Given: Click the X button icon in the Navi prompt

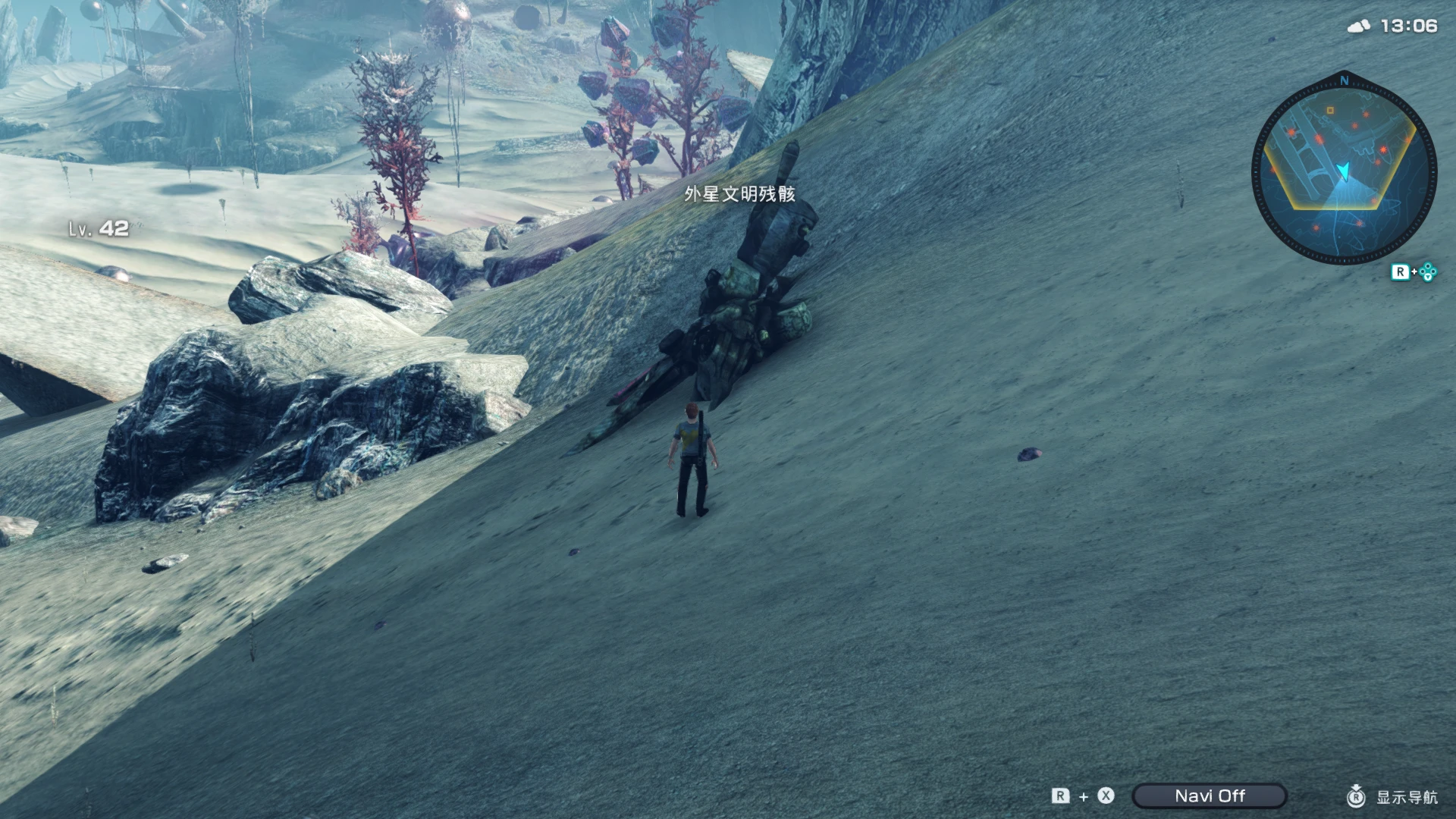Looking at the screenshot, I should coord(1106,796).
